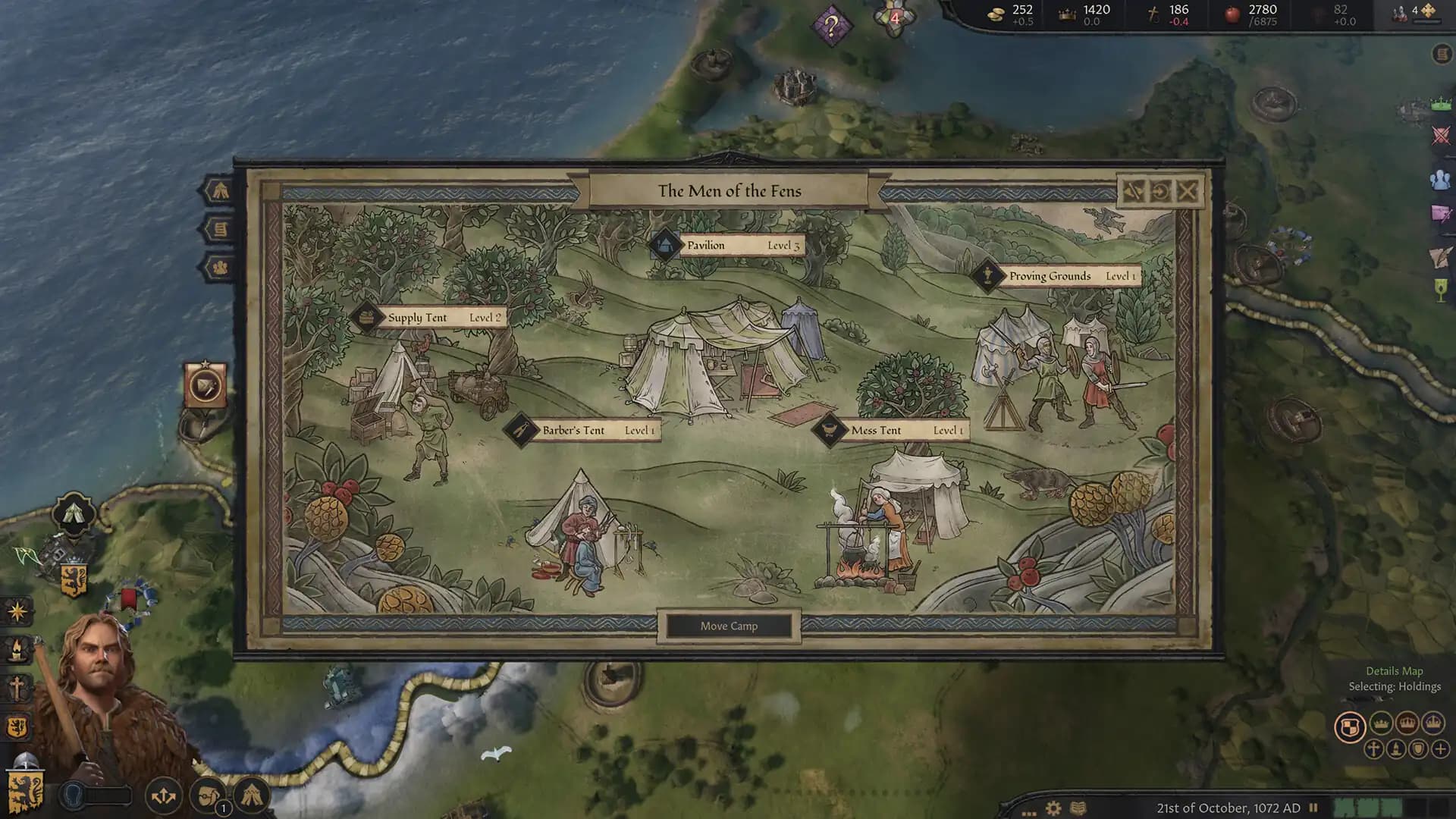Screen dimensions: 1456x819
Task: Click the Move Camp button
Action: point(730,626)
